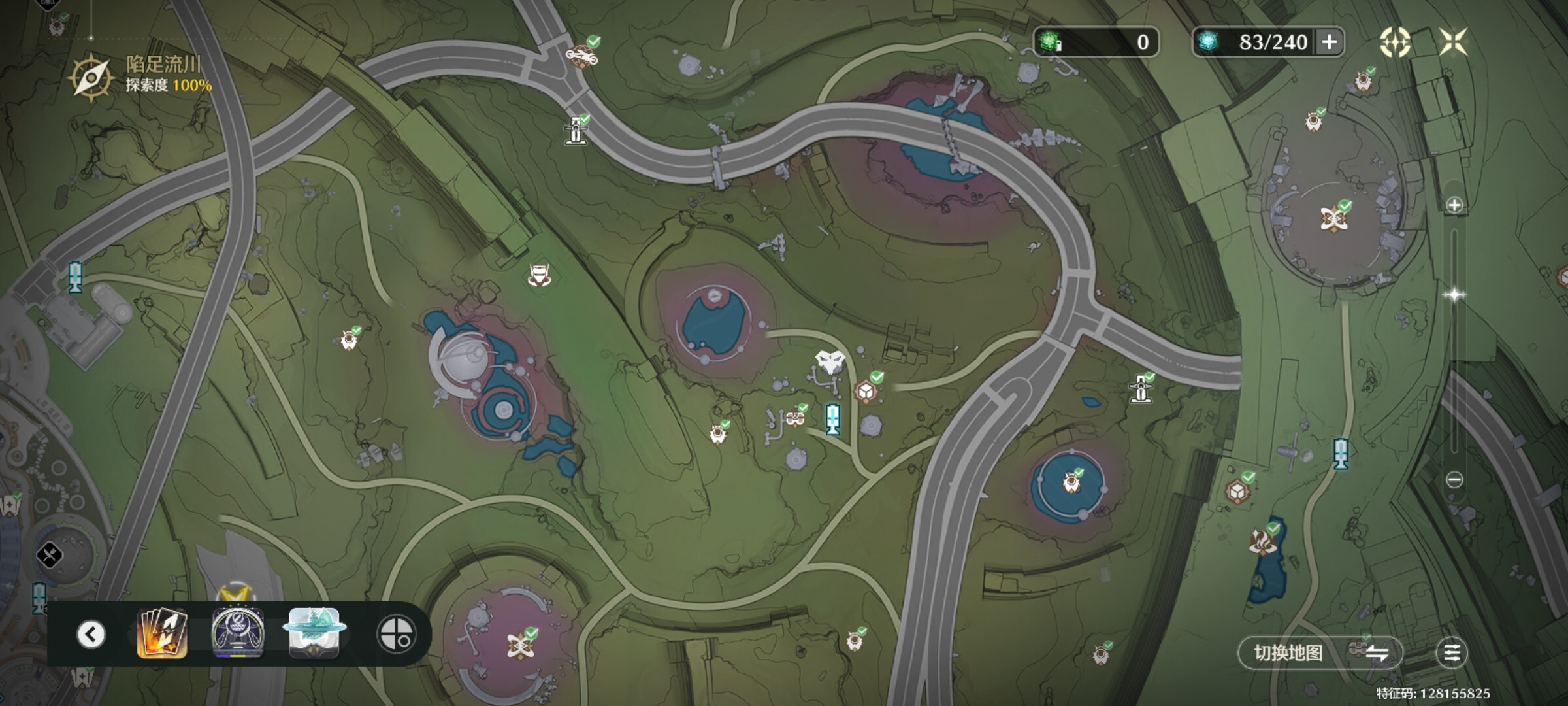Select the white demon-mask boss marker
Viewport: 1568px width, 706px height.
point(830,361)
